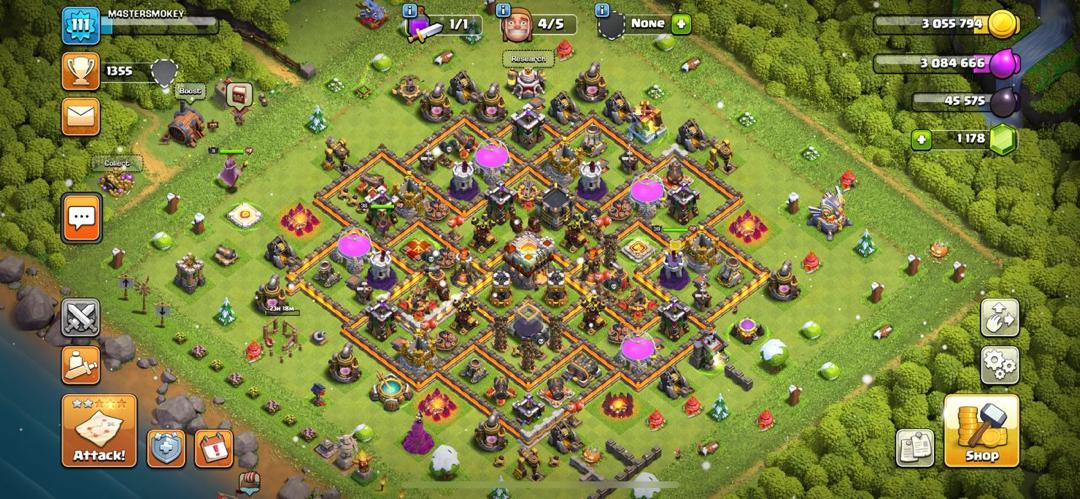Open the village layout editor button
This screenshot has width=1080, height=499.
click(999, 317)
